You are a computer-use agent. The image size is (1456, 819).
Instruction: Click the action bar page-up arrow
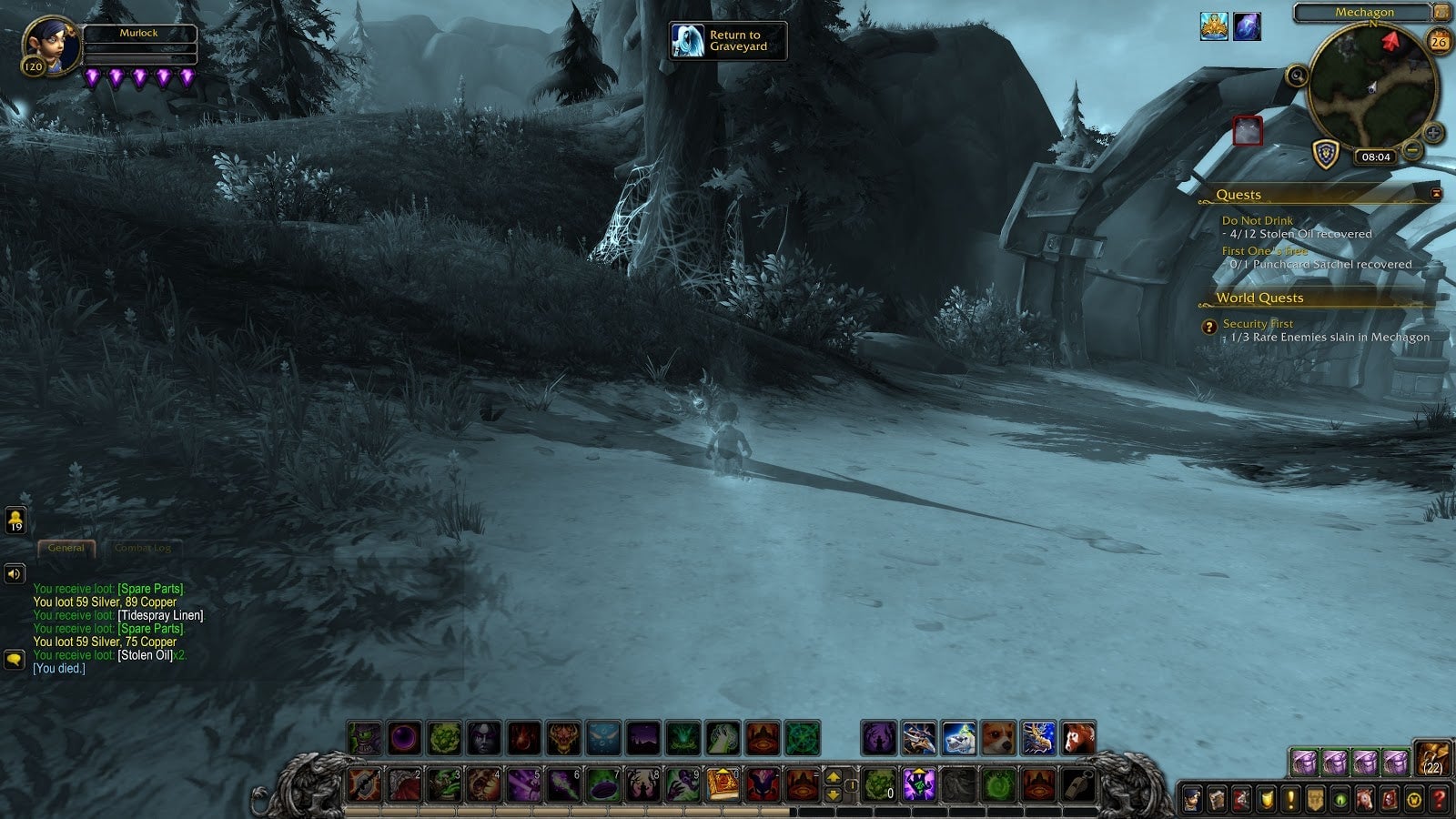835,776
